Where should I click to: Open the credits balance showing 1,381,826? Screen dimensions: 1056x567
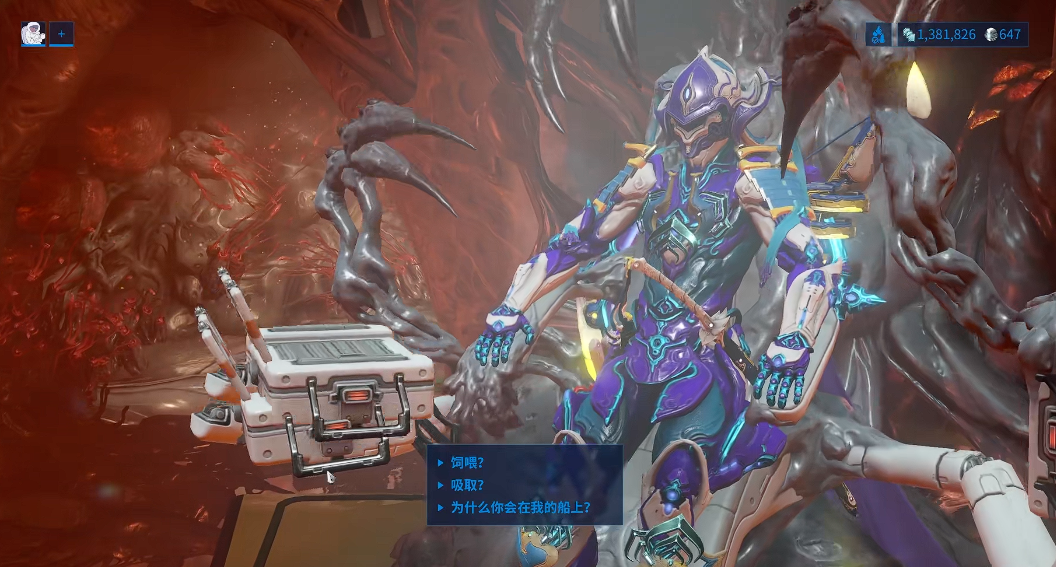pyautogui.click(x=939, y=35)
